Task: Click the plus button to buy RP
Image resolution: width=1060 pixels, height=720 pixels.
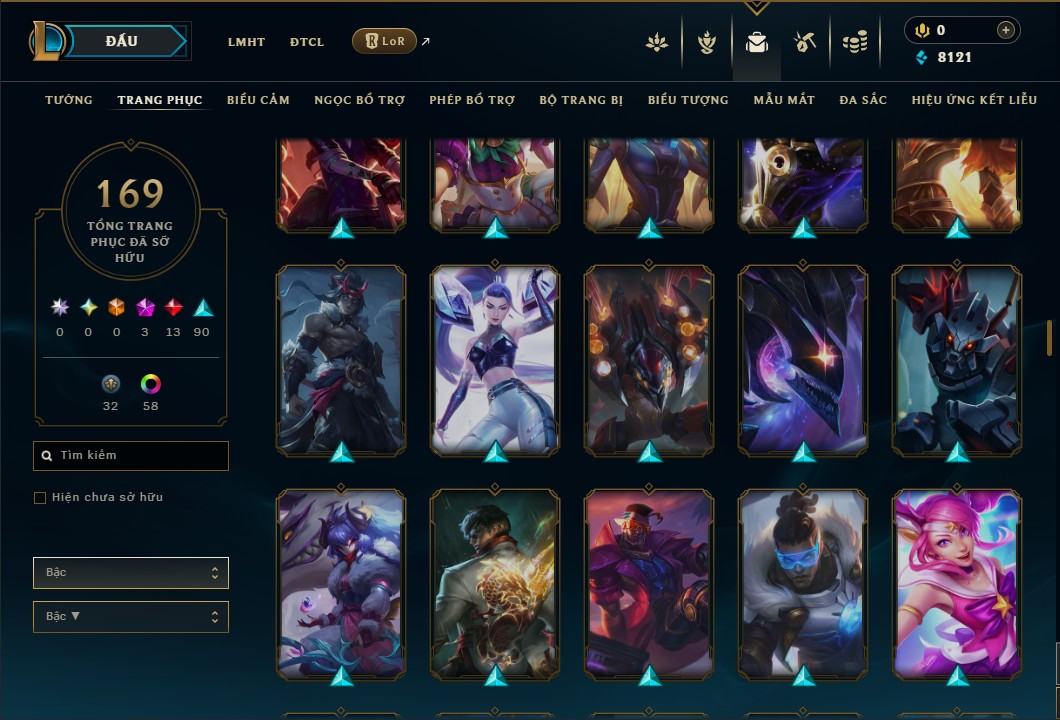Action: pos(1005,30)
